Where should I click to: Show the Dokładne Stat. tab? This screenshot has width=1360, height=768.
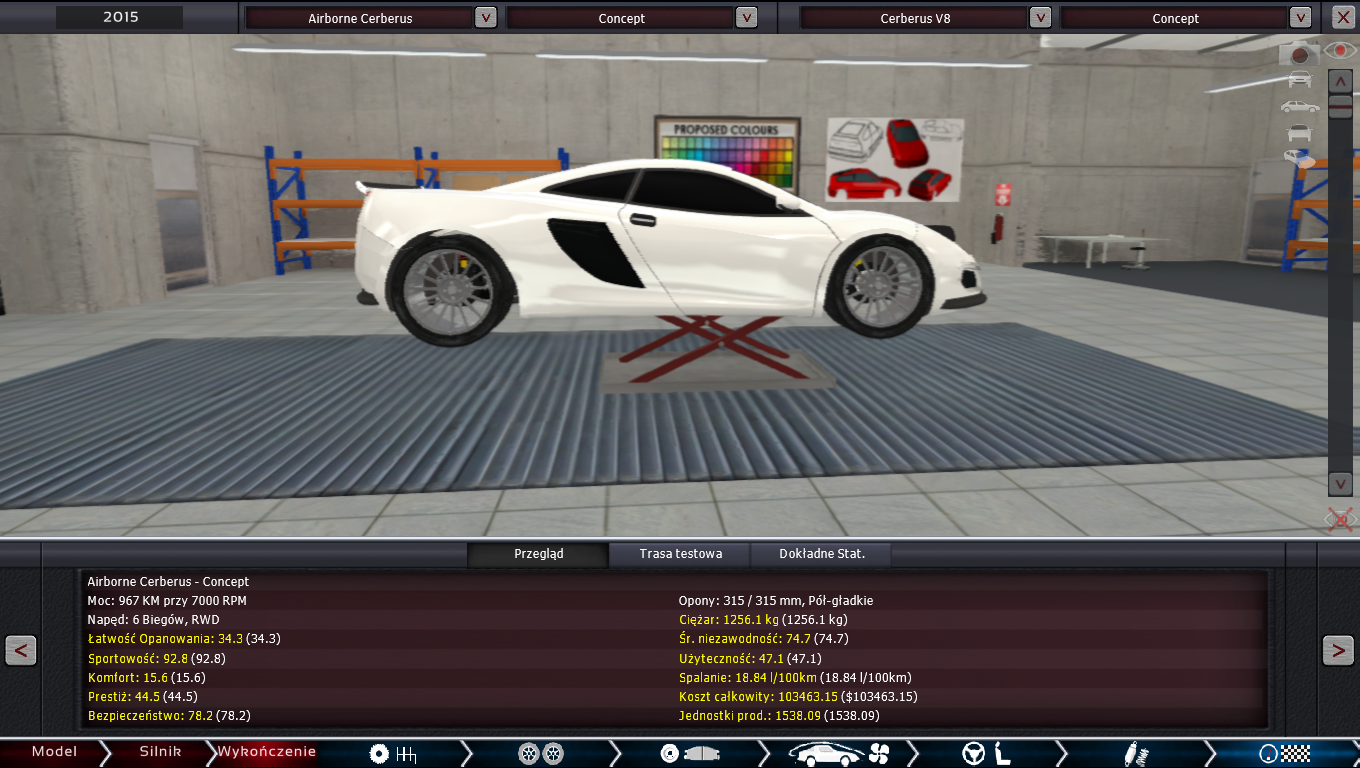(821, 554)
